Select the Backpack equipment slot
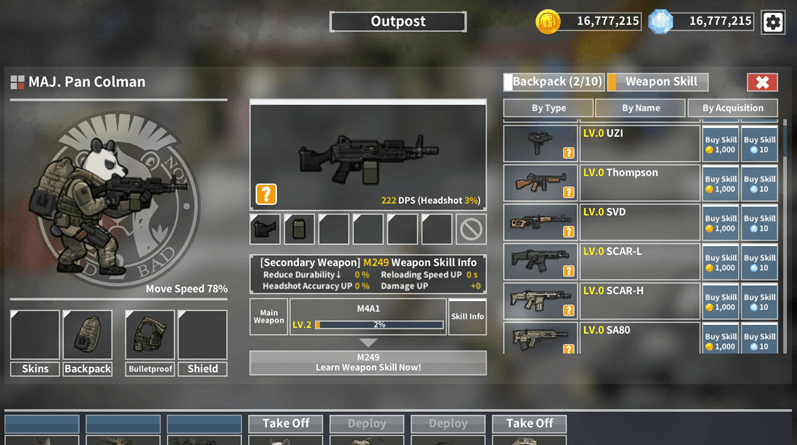The height and width of the screenshot is (445, 797). pos(87,336)
